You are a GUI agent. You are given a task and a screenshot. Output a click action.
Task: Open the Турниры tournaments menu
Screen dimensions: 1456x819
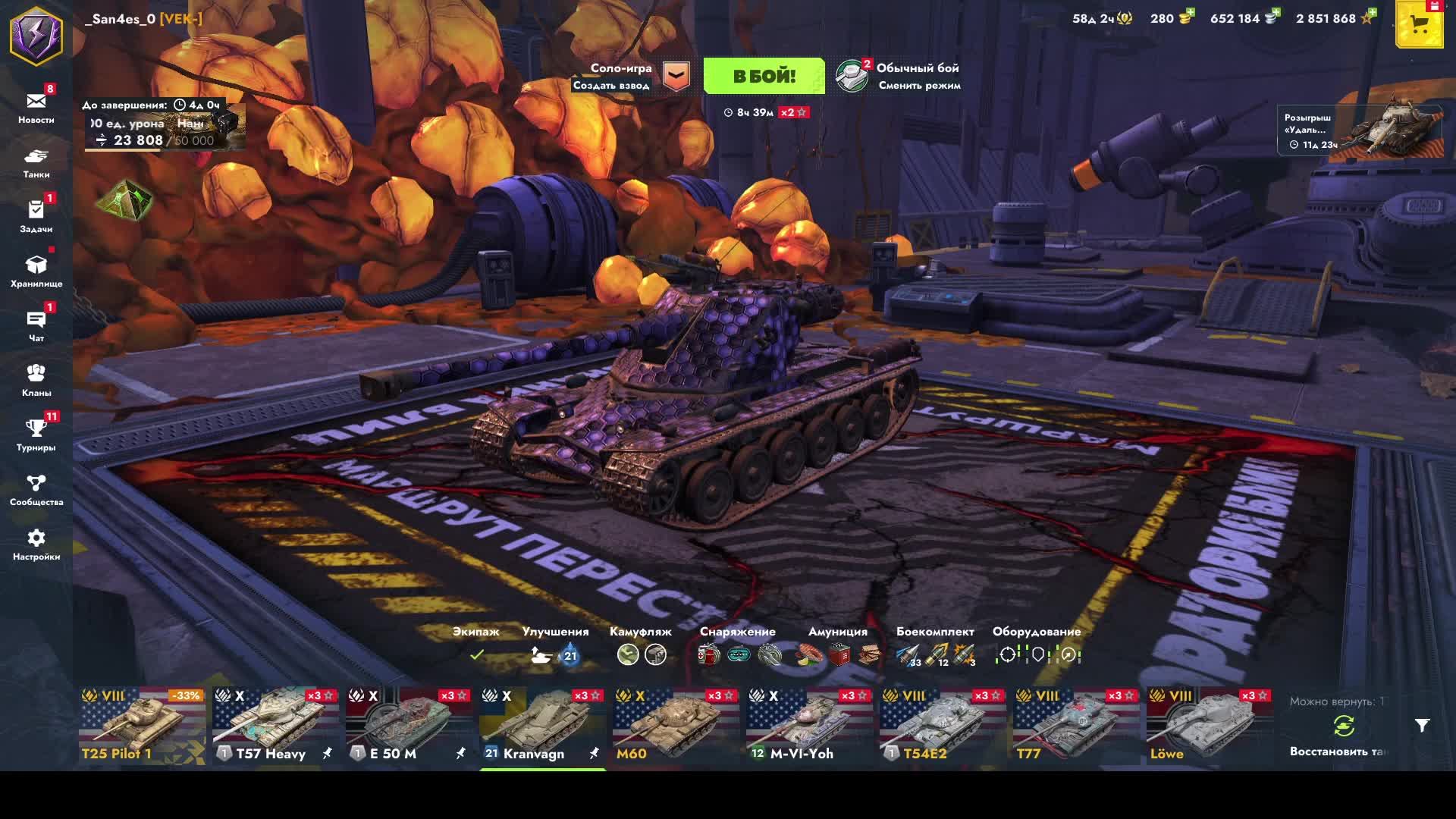[x=36, y=435]
